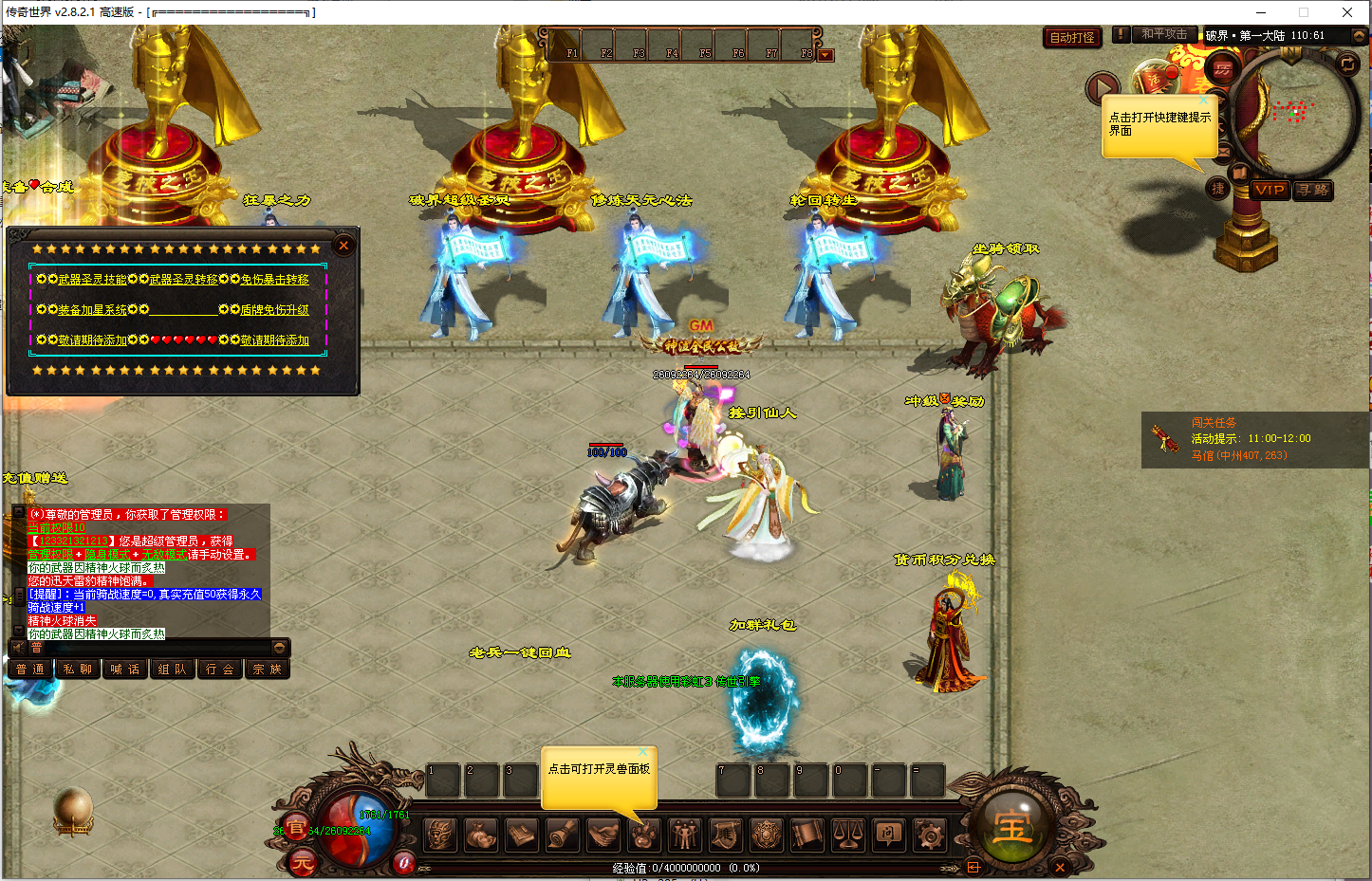Close the weapon spirit menu panel
This screenshot has width=1372, height=881.
tap(343, 246)
